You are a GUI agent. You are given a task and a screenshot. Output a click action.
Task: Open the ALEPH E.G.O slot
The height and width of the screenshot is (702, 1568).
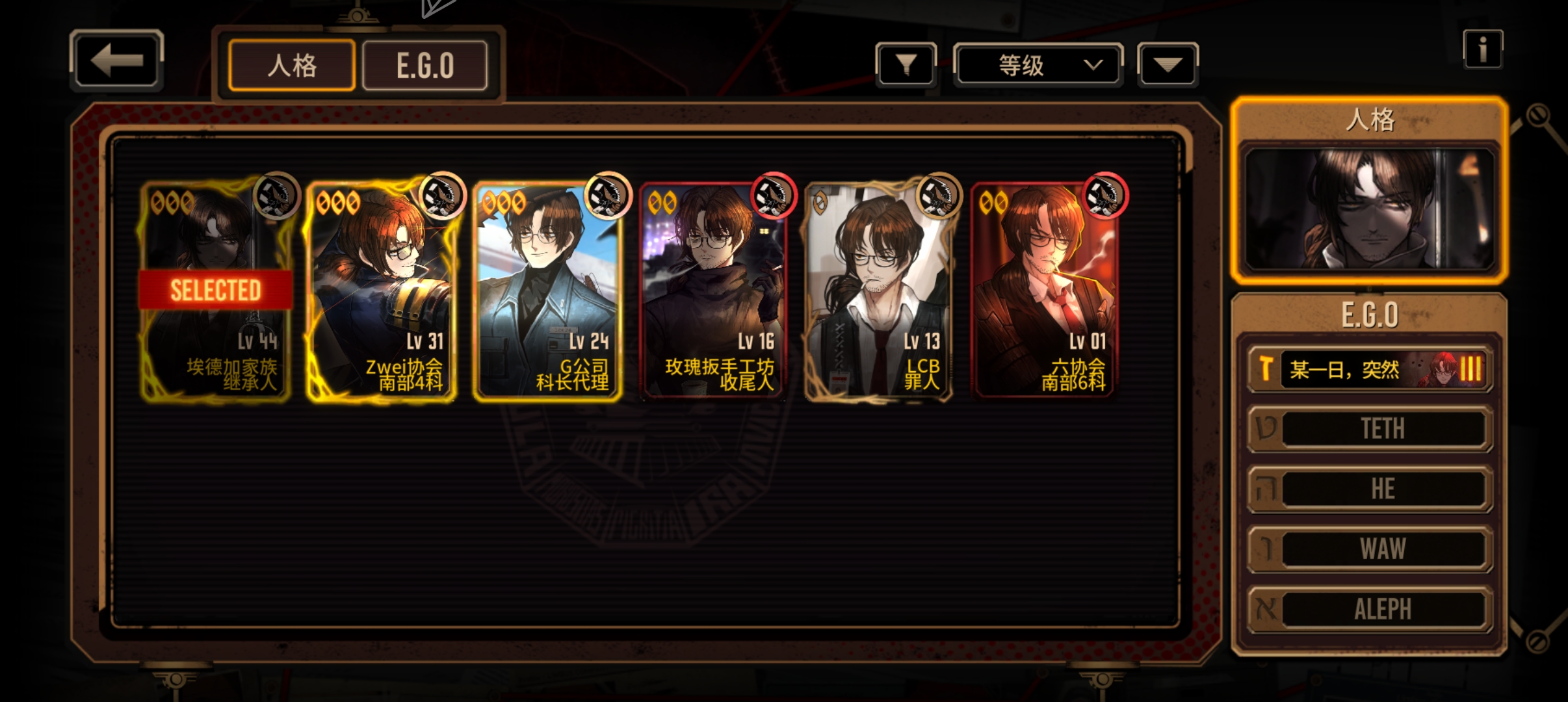click(x=1370, y=609)
